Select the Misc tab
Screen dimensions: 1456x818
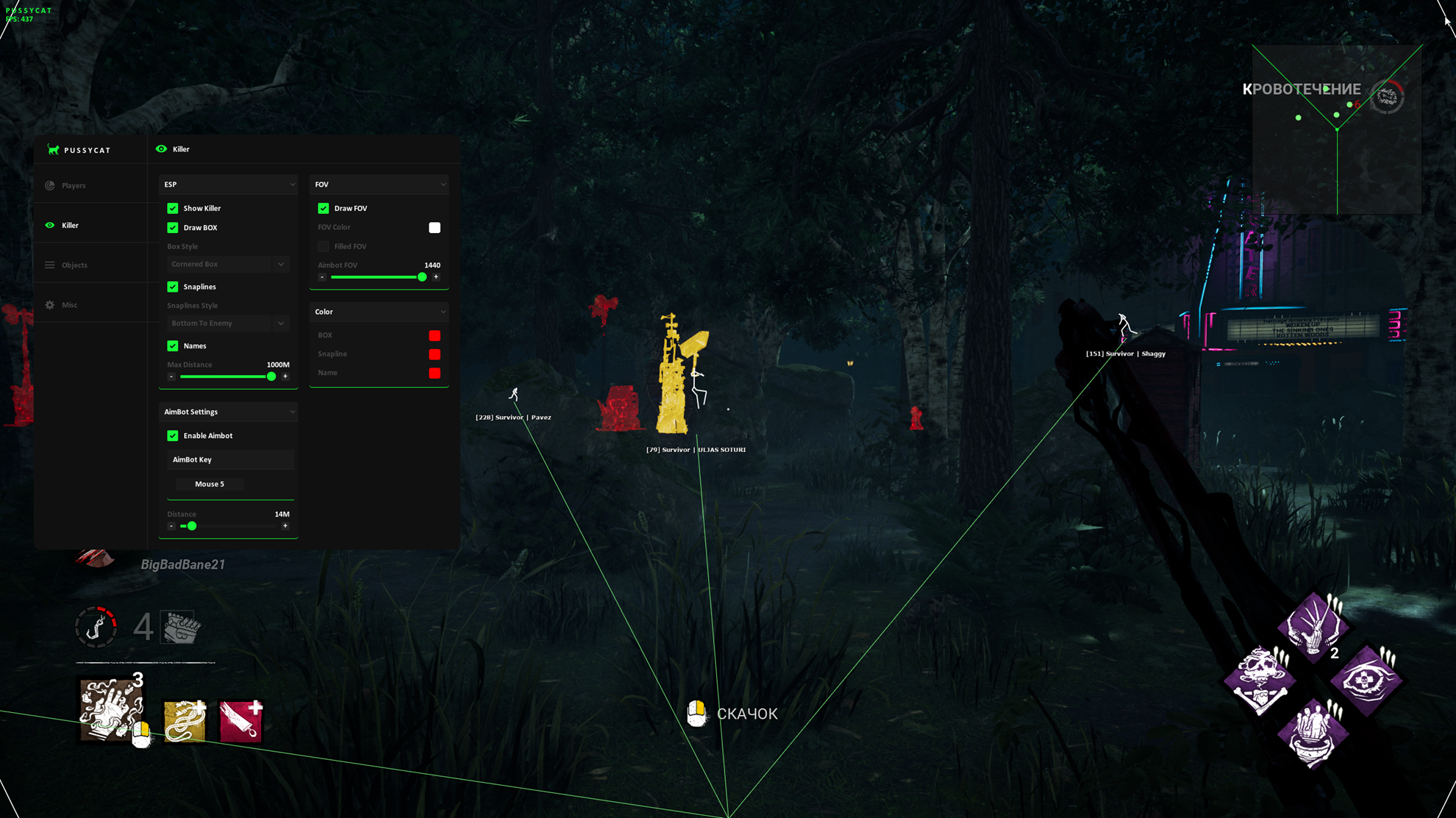point(70,304)
